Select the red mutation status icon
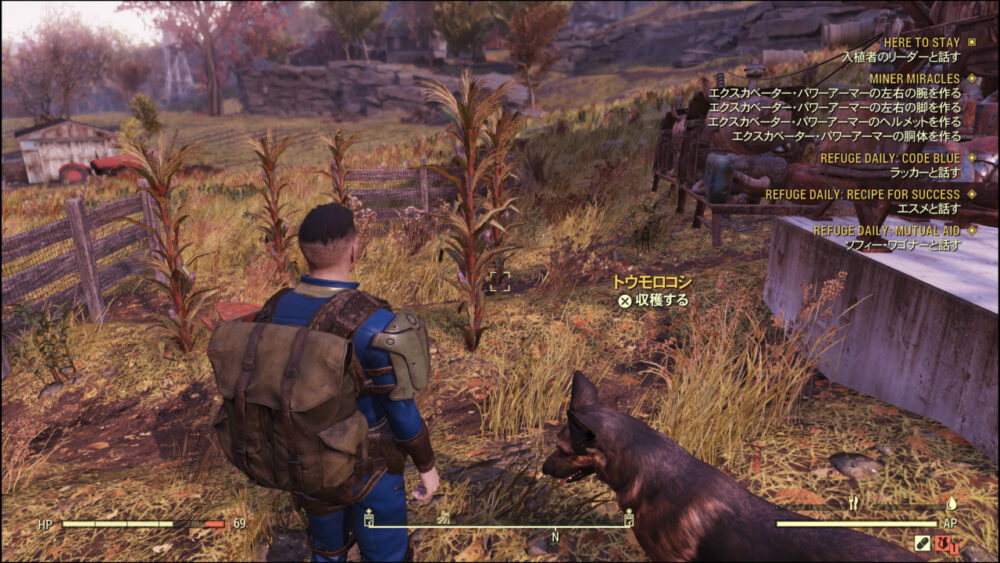 (x=945, y=544)
